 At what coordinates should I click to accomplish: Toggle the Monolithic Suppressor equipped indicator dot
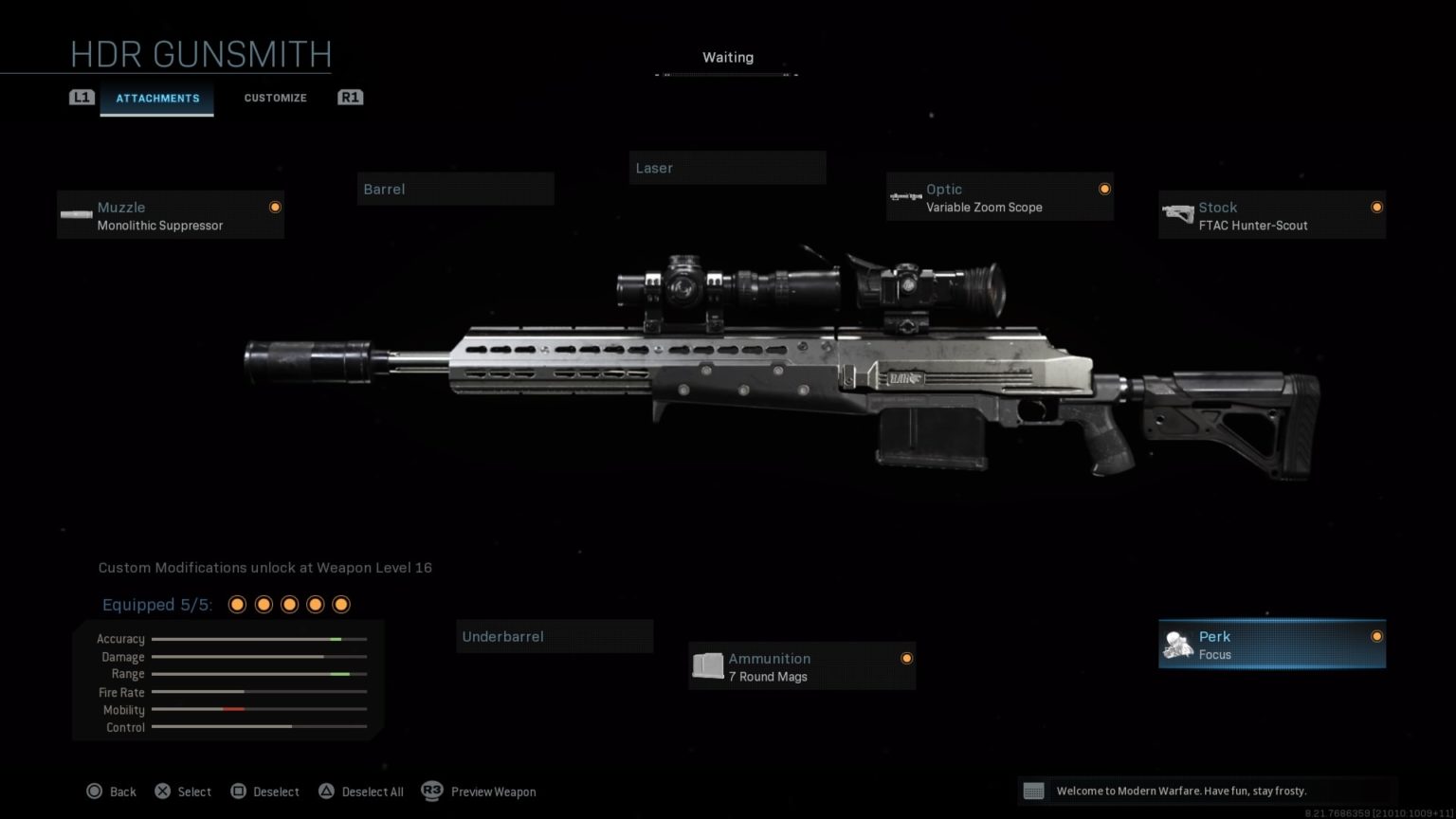[274, 207]
